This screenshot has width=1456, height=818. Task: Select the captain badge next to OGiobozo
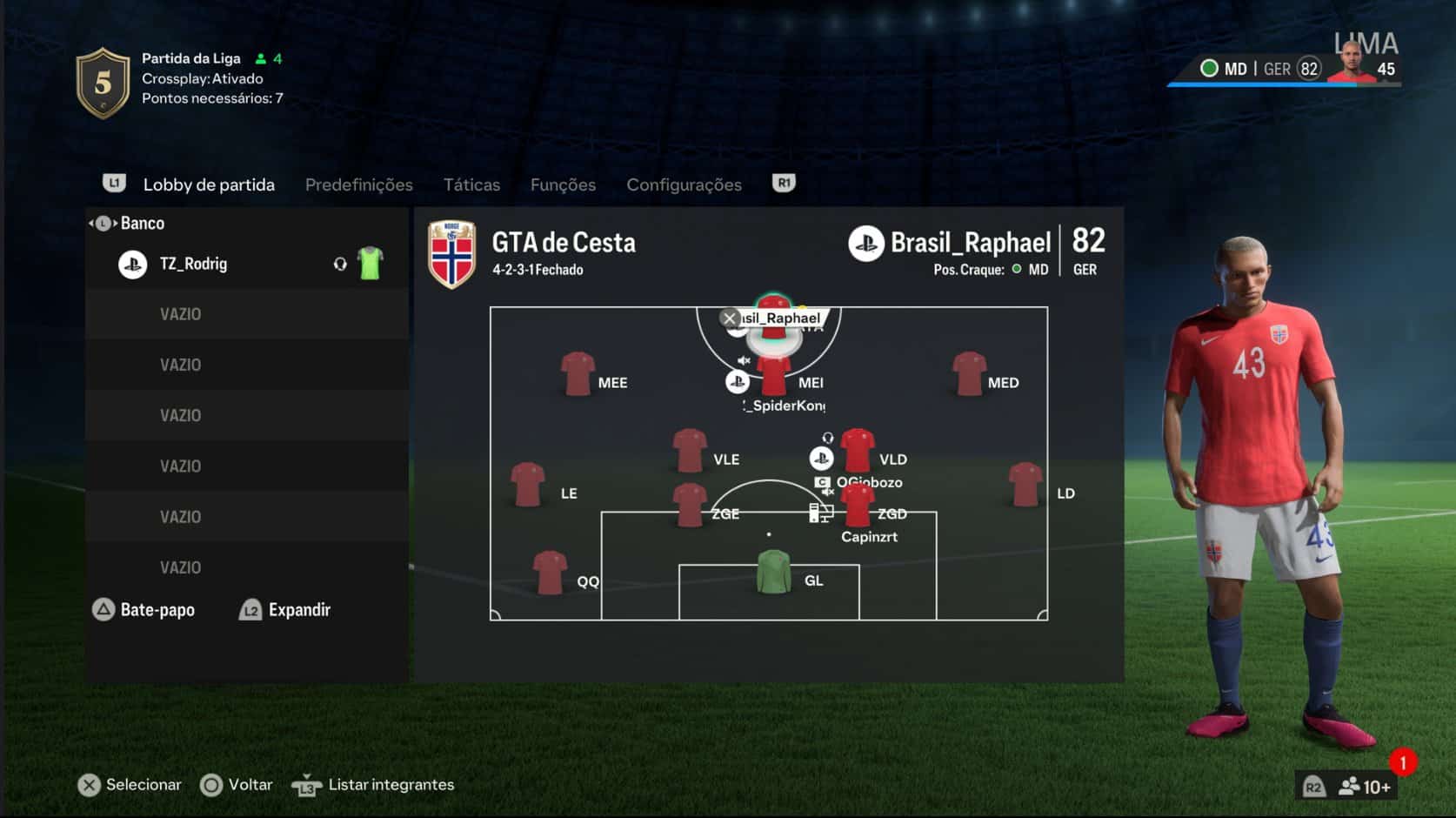click(820, 481)
